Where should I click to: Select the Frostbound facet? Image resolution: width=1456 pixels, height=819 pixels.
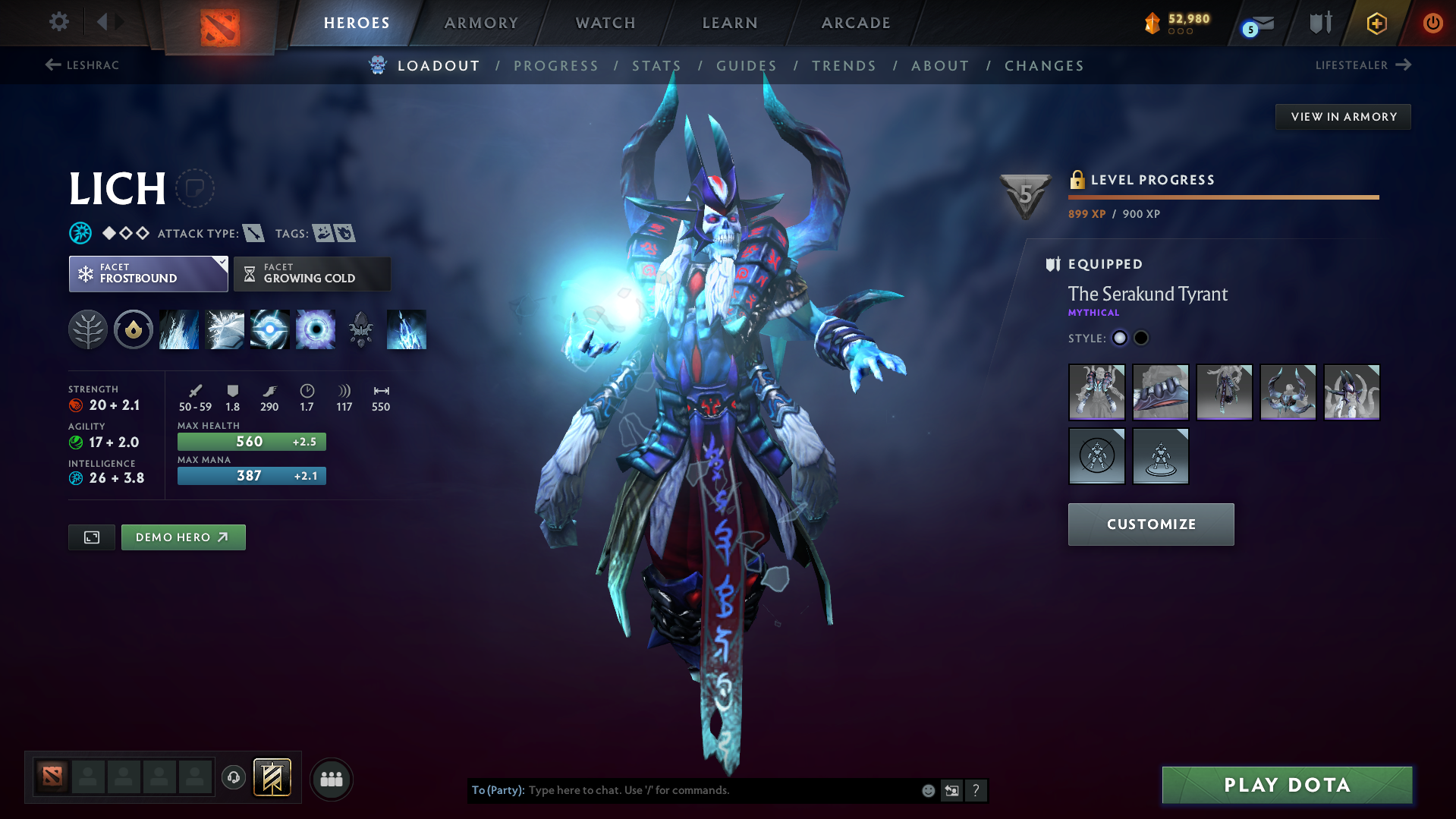click(148, 274)
